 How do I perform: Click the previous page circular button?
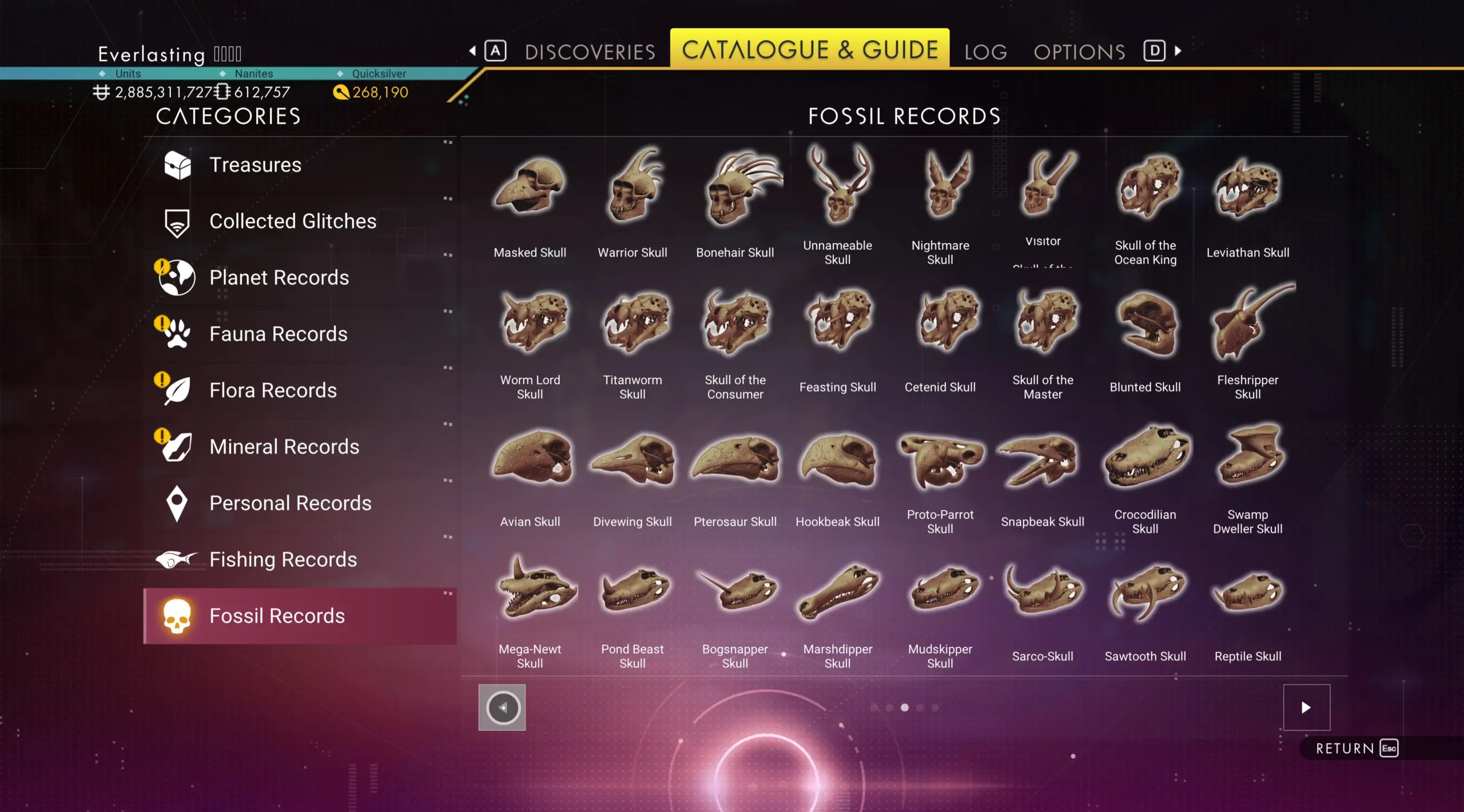[502, 707]
